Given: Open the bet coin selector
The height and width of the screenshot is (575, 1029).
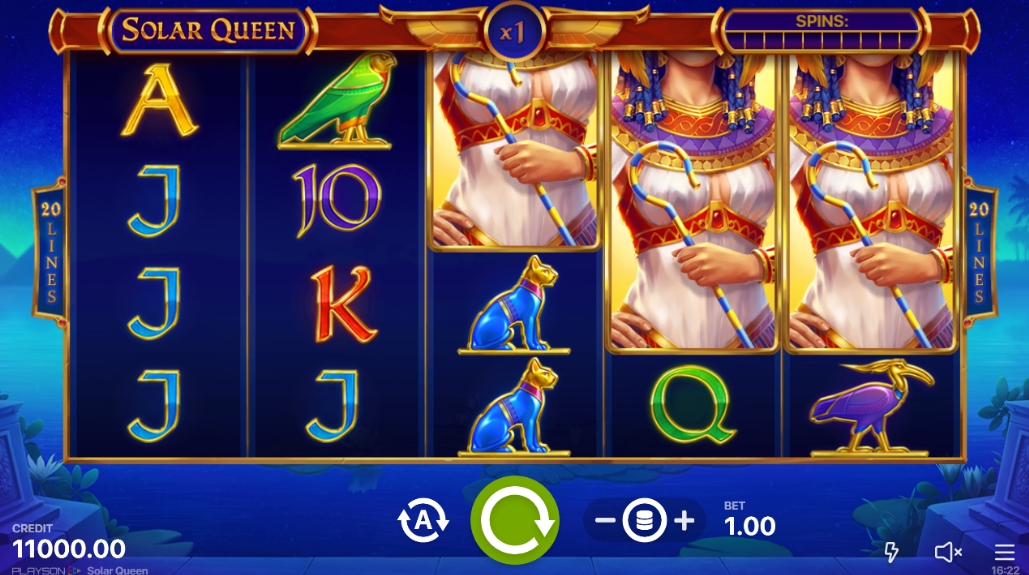Looking at the screenshot, I should tap(644, 520).
